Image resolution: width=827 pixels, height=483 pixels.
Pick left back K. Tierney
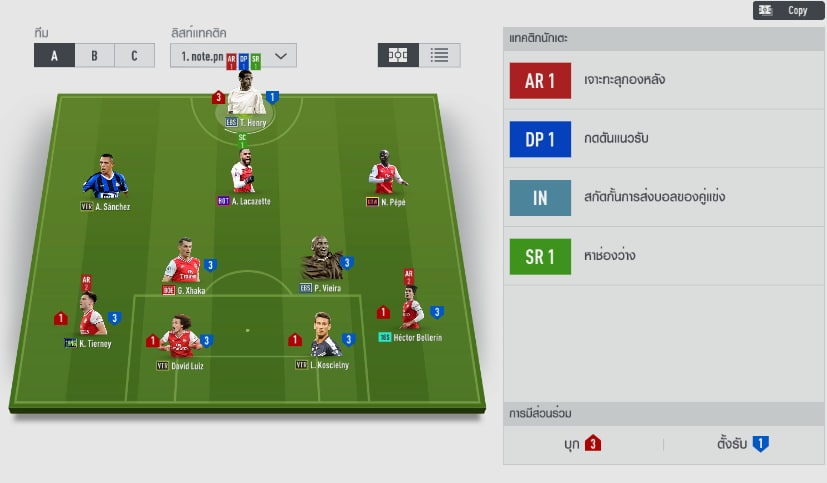pyautogui.click(x=89, y=319)
